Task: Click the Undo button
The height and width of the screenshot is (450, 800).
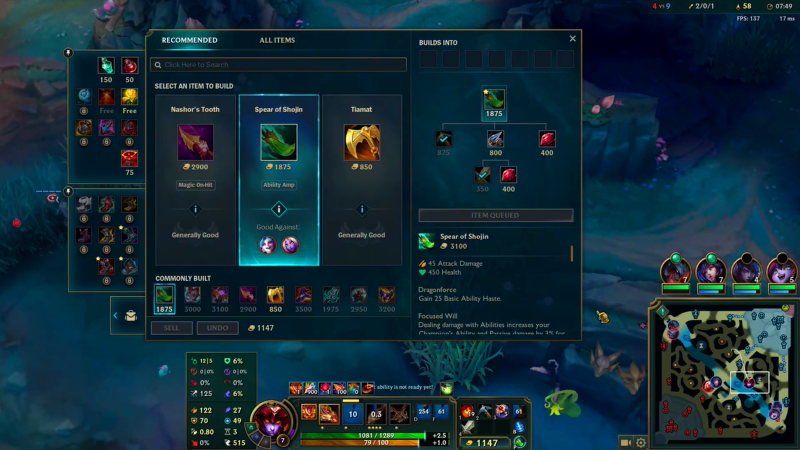Action: pyautogui.click(x=217, y=328)
